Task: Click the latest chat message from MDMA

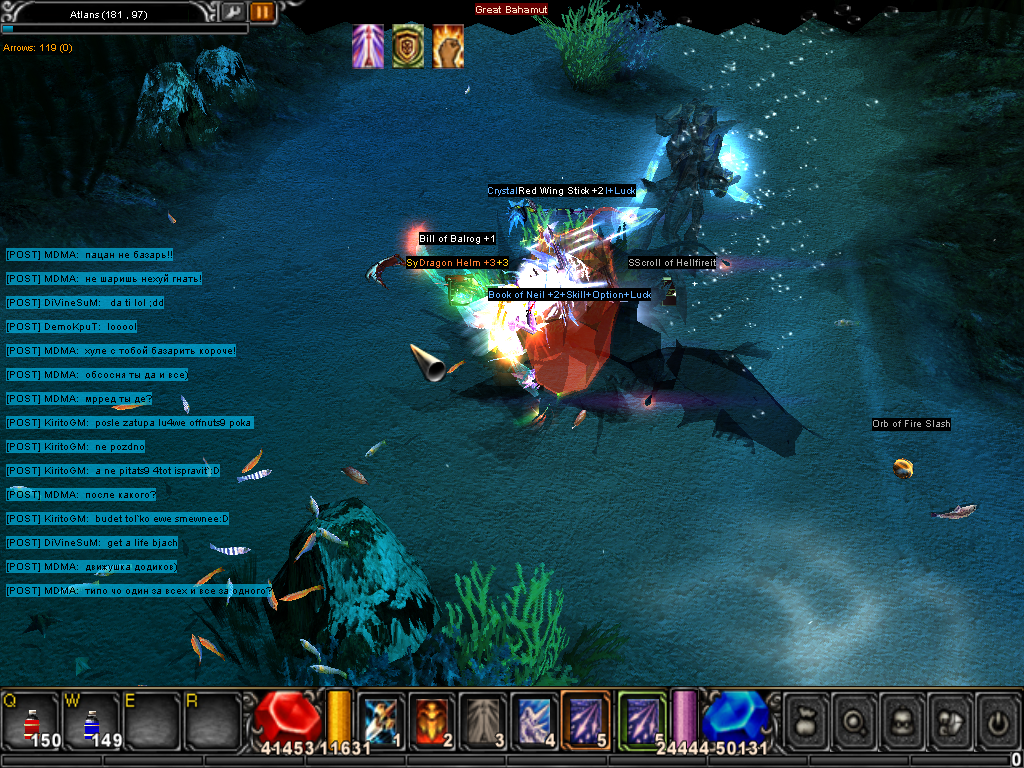Action: pos(139,591)
